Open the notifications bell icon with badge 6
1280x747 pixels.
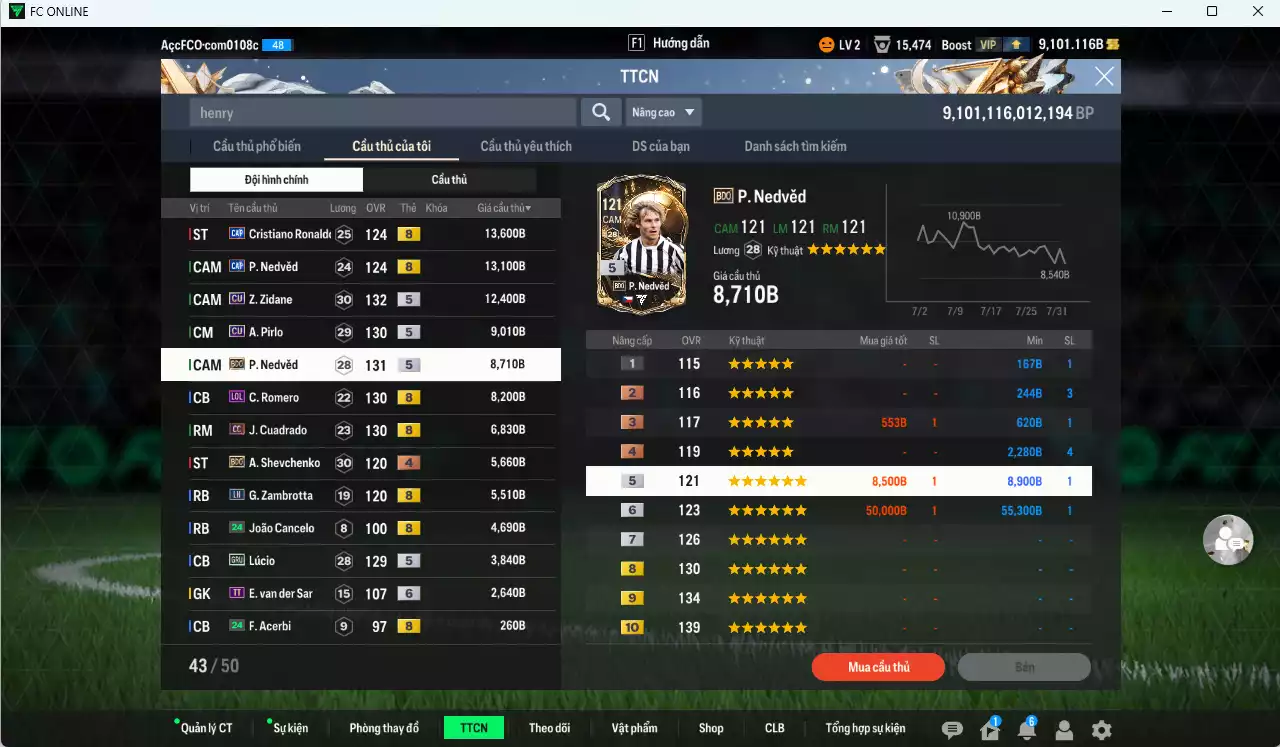[x=1025, y=729]
